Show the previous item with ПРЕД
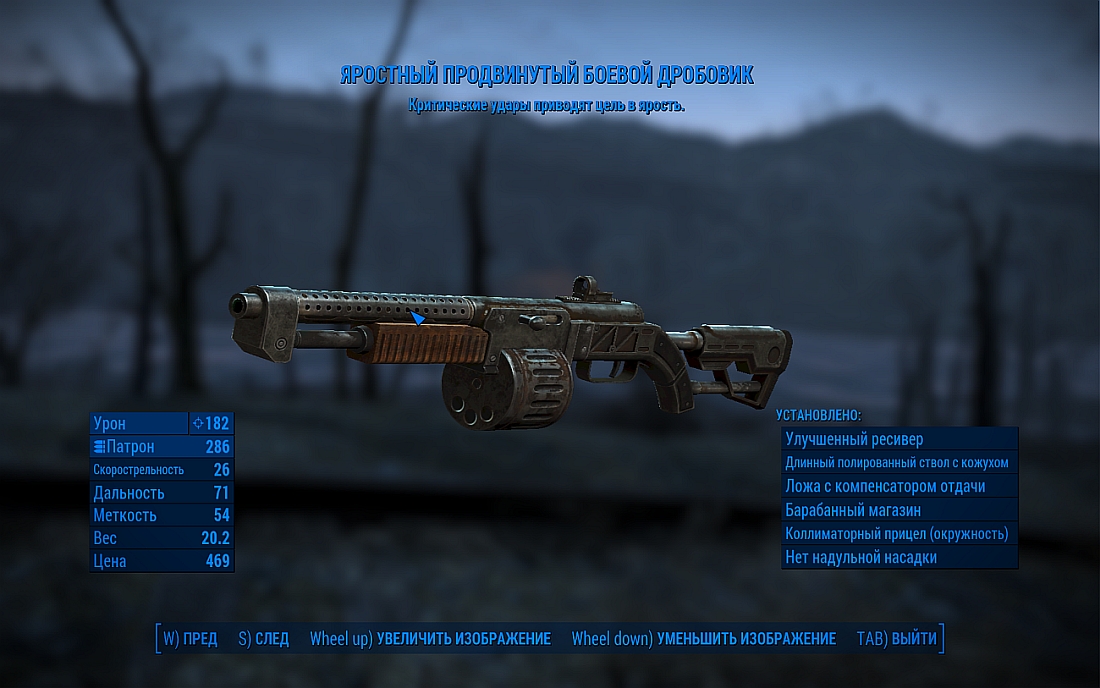Screen dimensions: 1100x688 point(190,639)
